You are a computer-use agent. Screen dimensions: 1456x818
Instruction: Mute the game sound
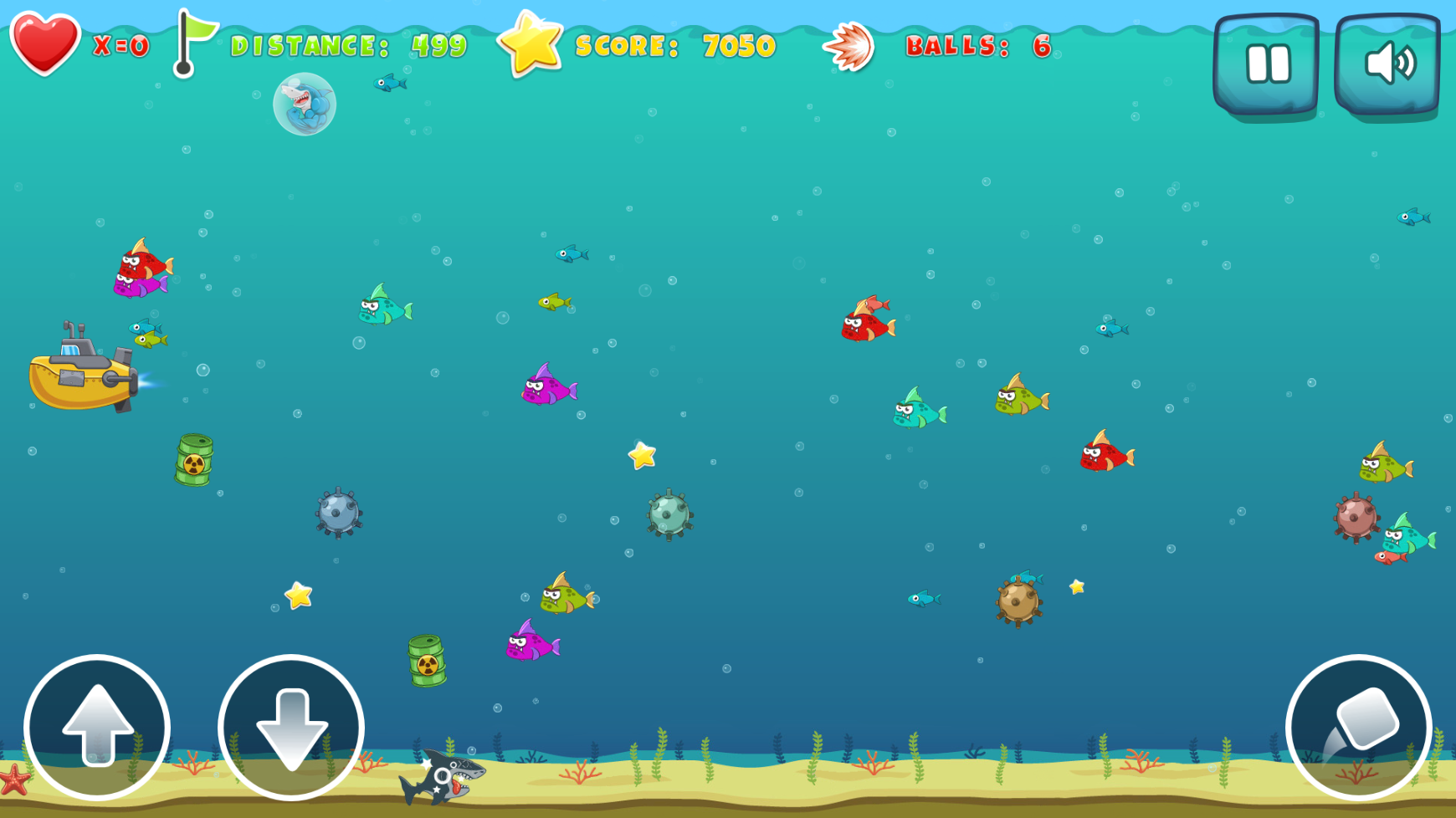[1387, 60]
